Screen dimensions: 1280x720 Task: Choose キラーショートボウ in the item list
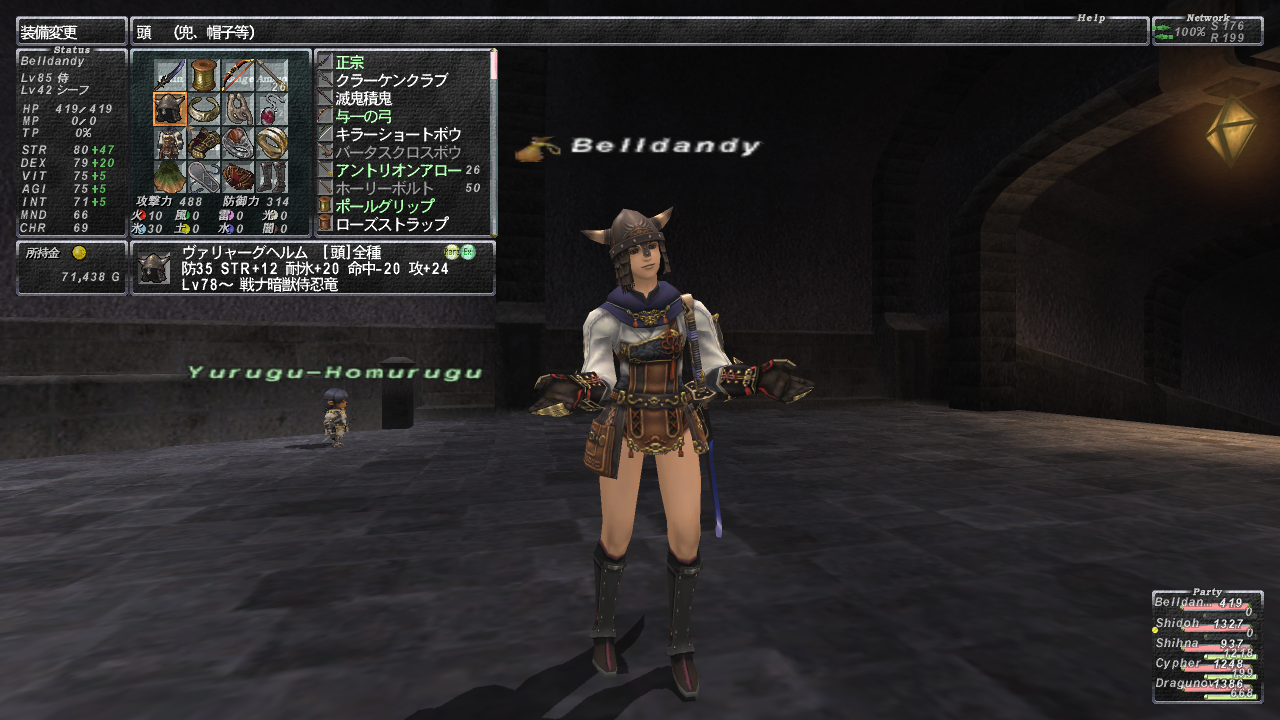(x=398, y=134)
